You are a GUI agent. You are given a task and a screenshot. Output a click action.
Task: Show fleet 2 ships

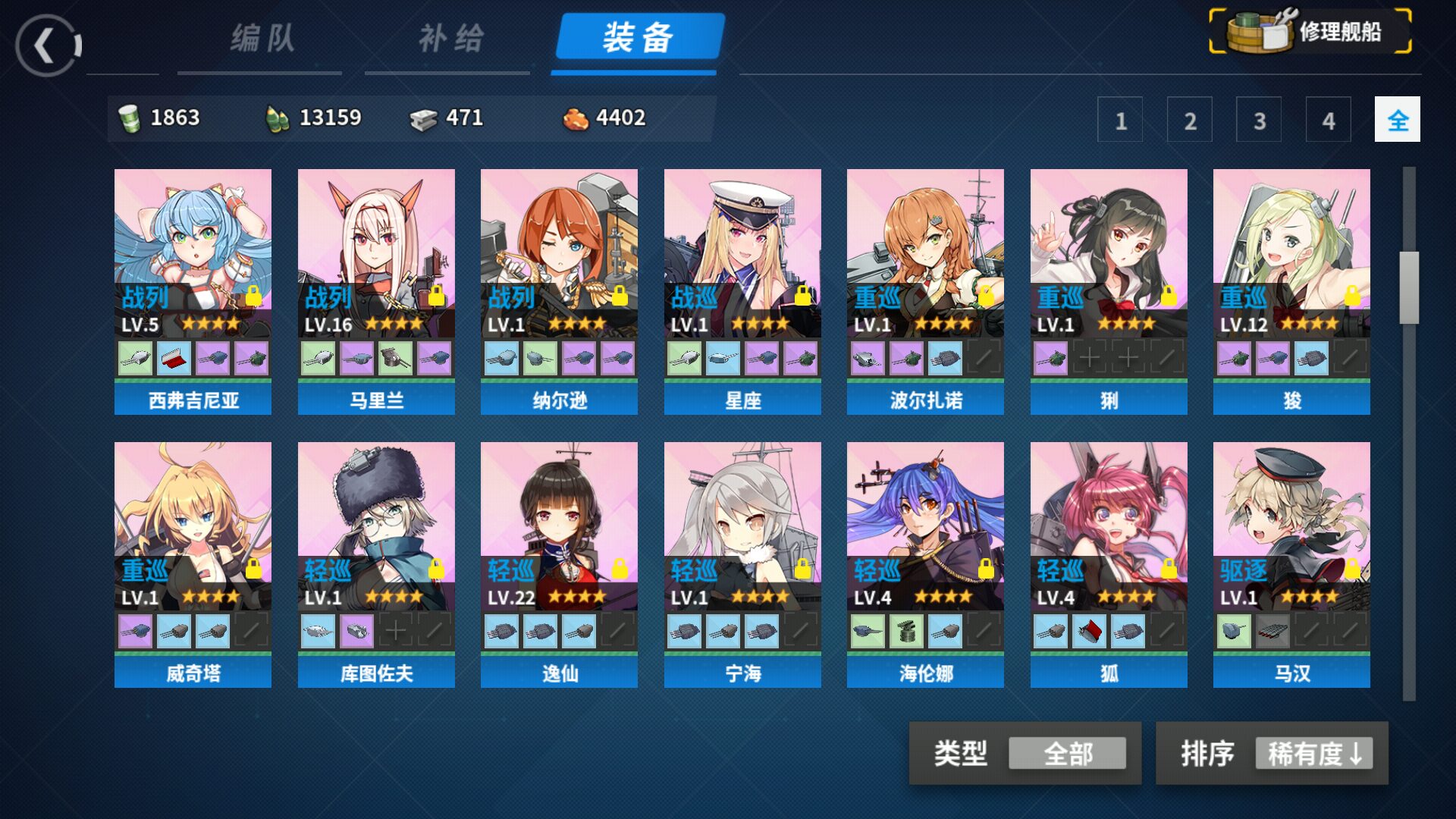(1189, 120)
